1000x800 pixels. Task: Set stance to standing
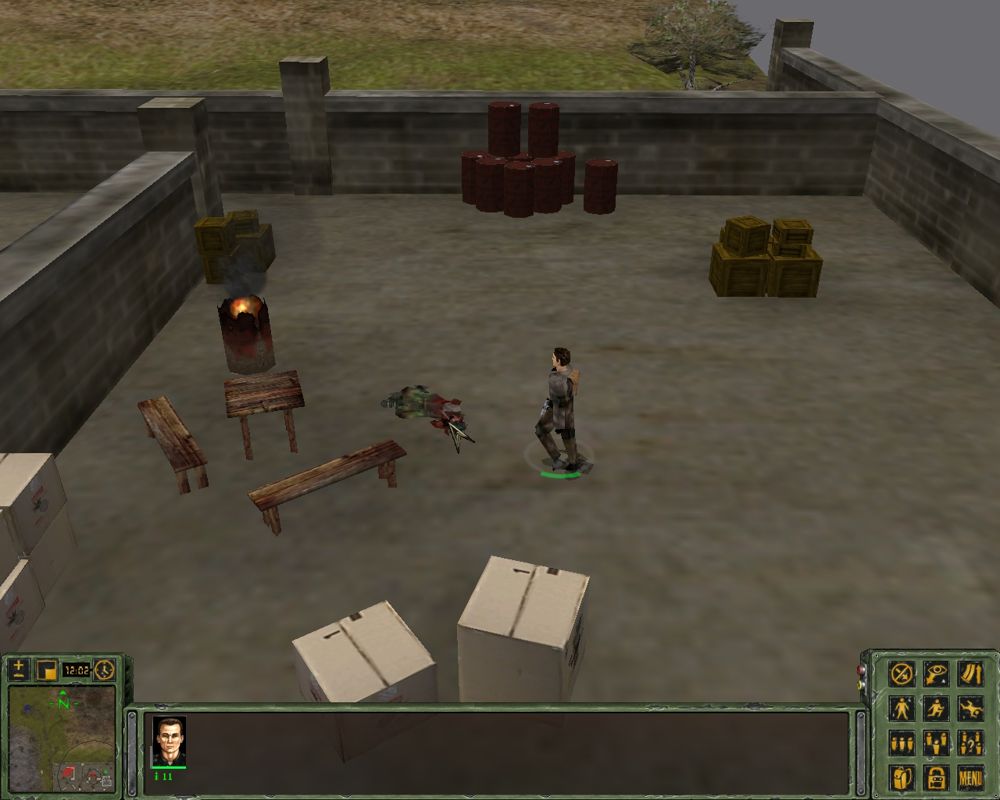pyautogui.click(x=902, y=708)
